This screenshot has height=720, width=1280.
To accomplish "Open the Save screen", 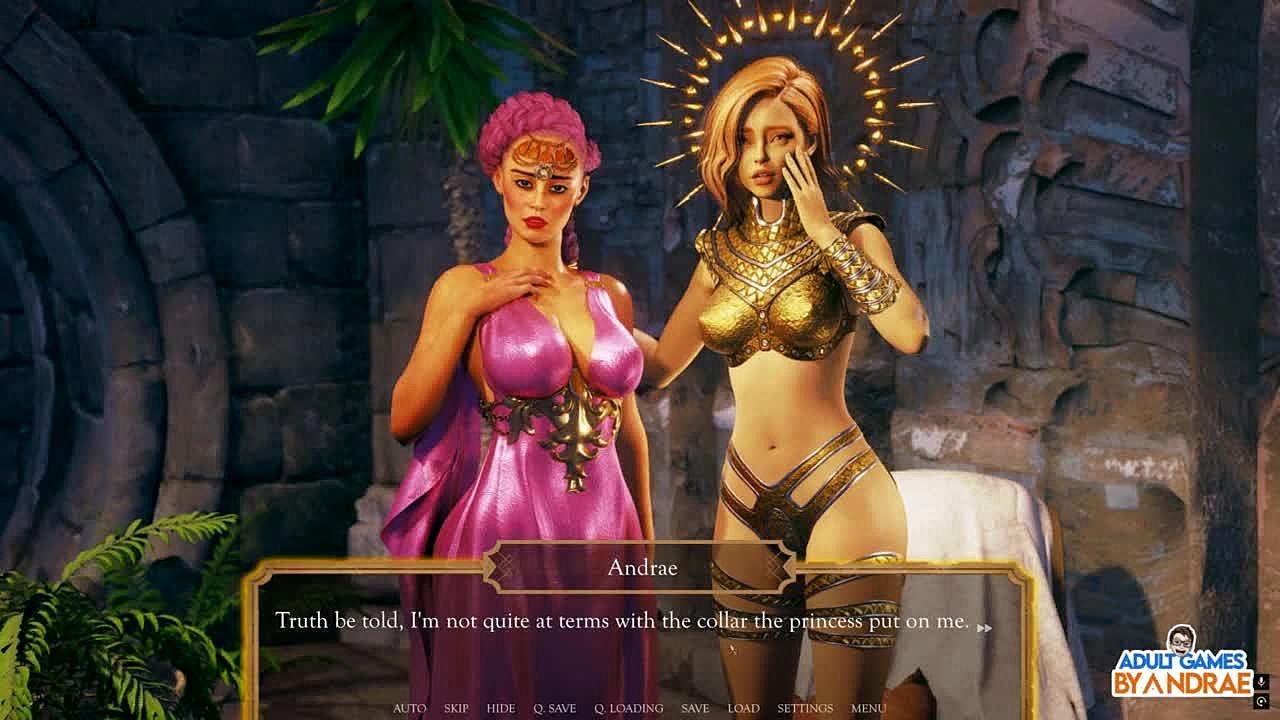I will click(695, 708).
